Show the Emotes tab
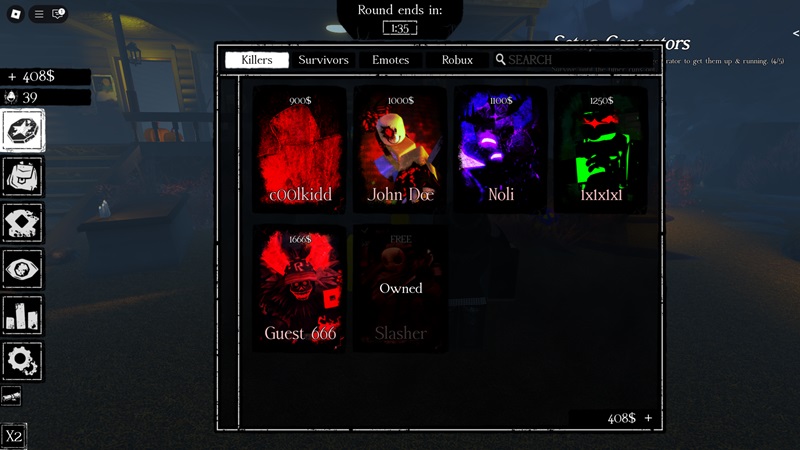This screenshot has height=450, width=800. [391, 60]
